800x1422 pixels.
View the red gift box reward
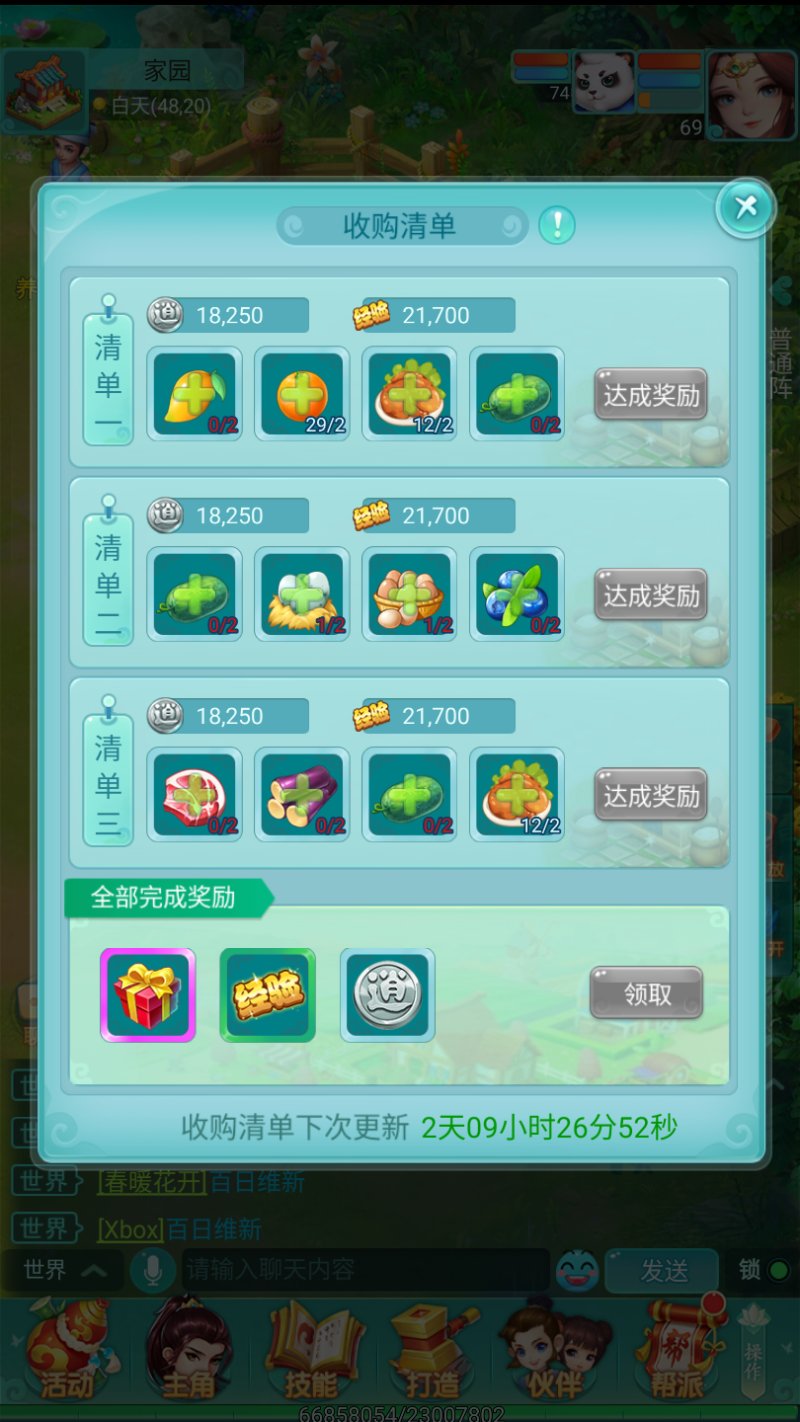[148, 995]
